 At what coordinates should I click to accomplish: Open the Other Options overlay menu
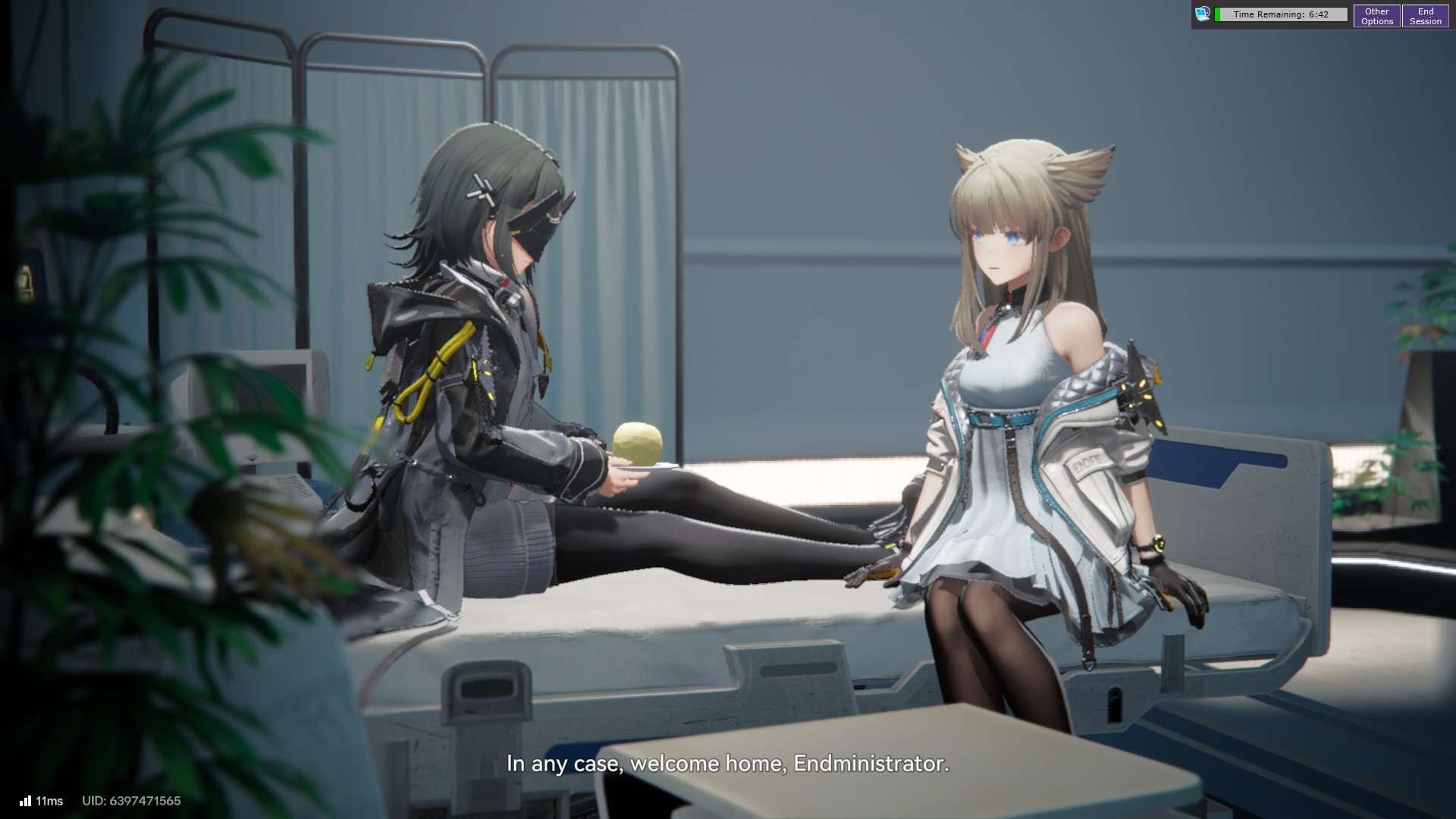[x=1376, y=16]
